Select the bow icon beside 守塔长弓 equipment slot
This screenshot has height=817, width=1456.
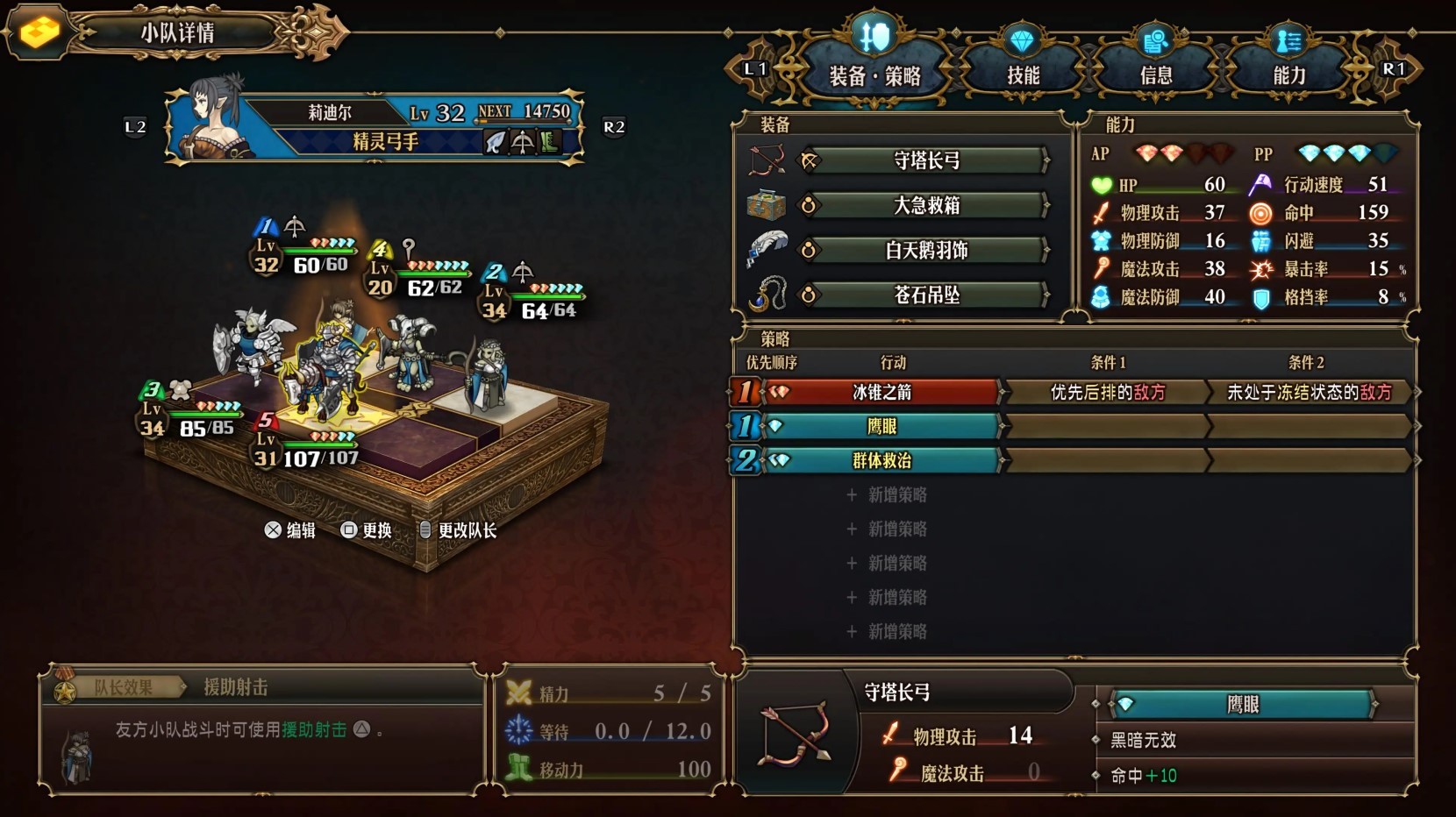[x=768, y=160]
